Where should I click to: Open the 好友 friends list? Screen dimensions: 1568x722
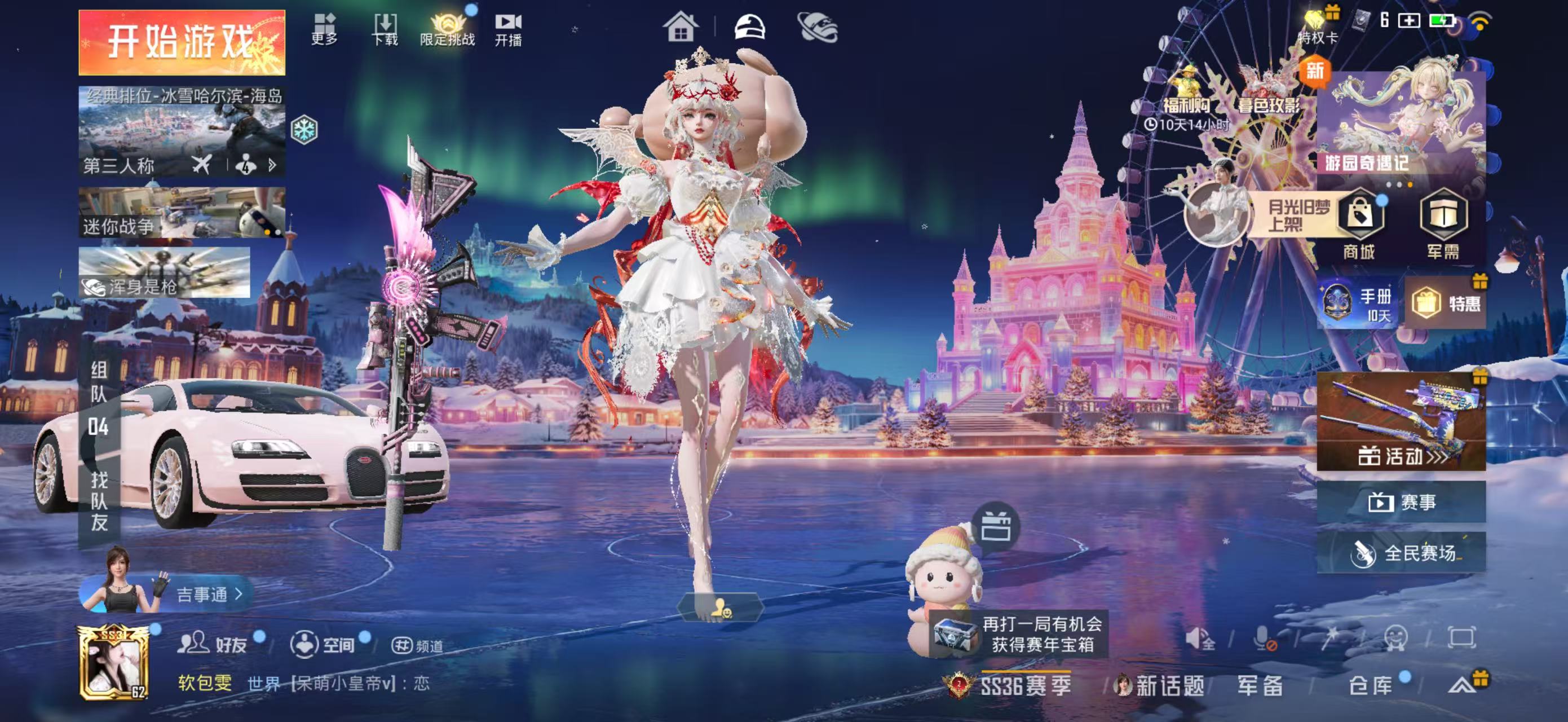coord(213,644)
